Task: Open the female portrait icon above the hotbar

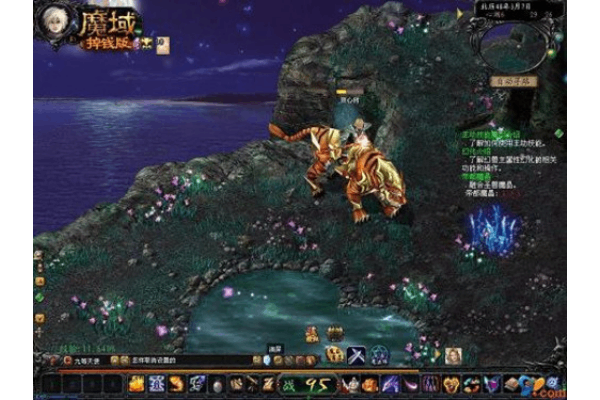Action: (453, 355)
